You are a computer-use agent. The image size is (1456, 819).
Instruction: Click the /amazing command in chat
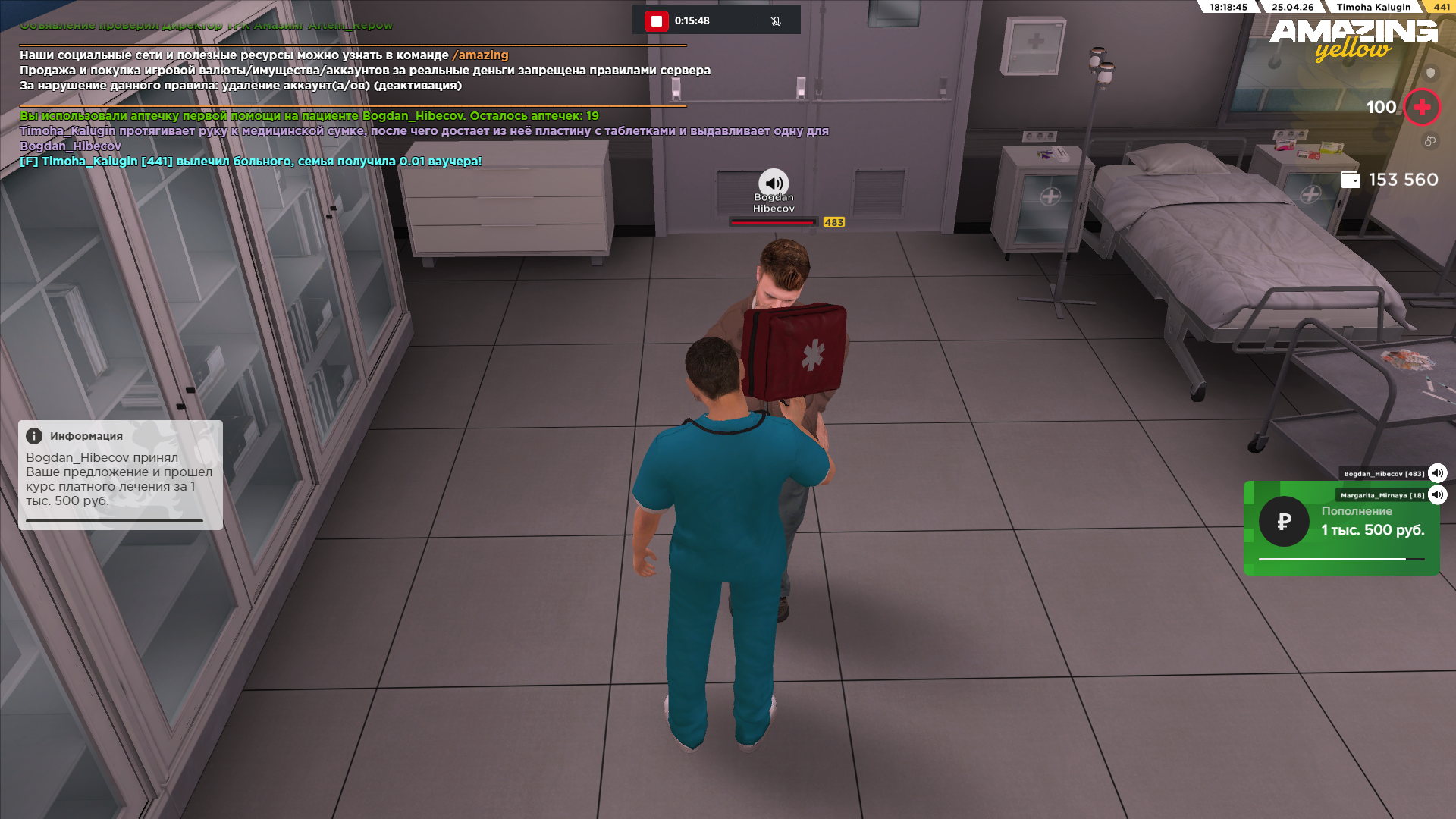(x=480, y=55)
